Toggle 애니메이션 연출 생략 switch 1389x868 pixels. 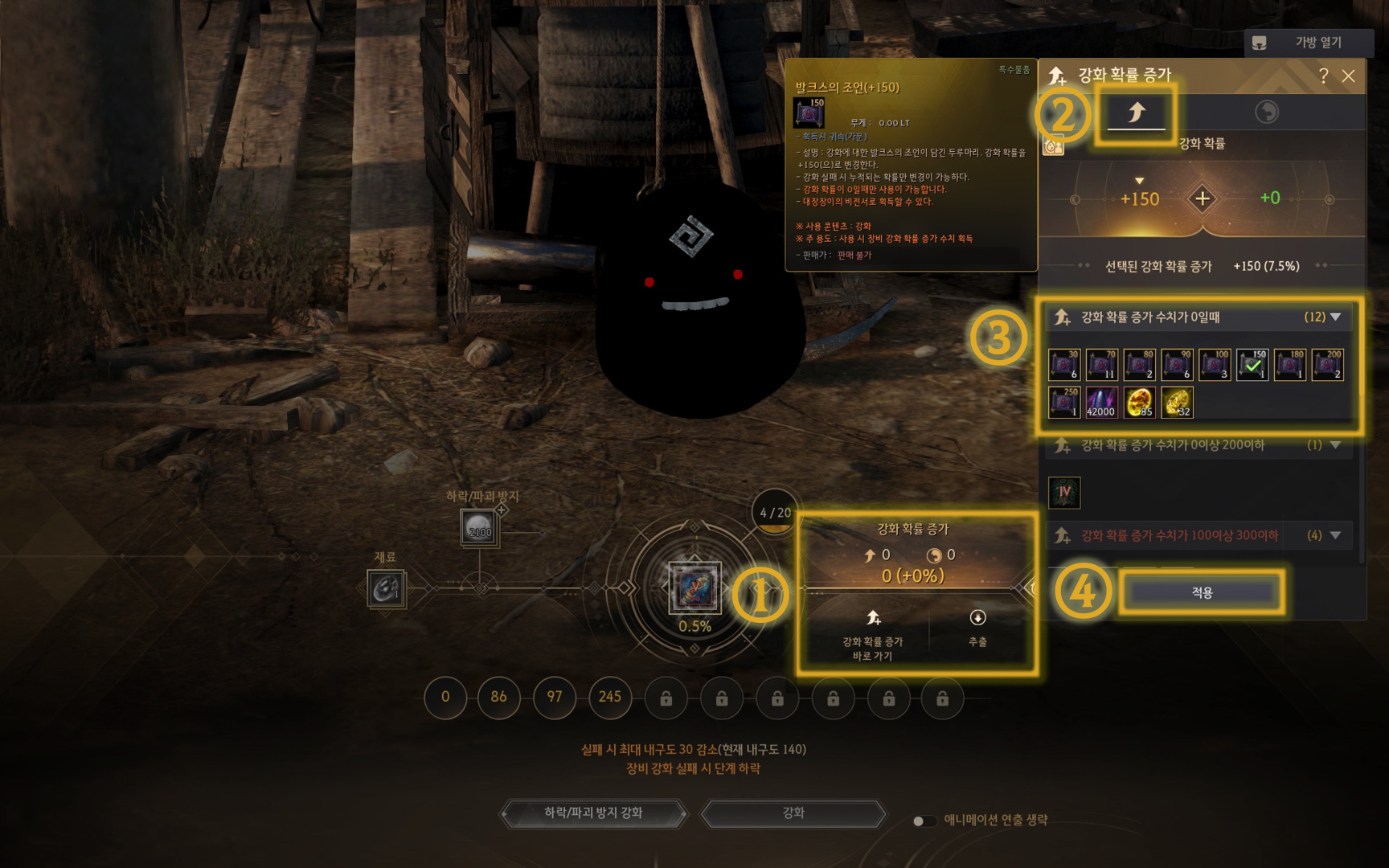click(924, 821)
